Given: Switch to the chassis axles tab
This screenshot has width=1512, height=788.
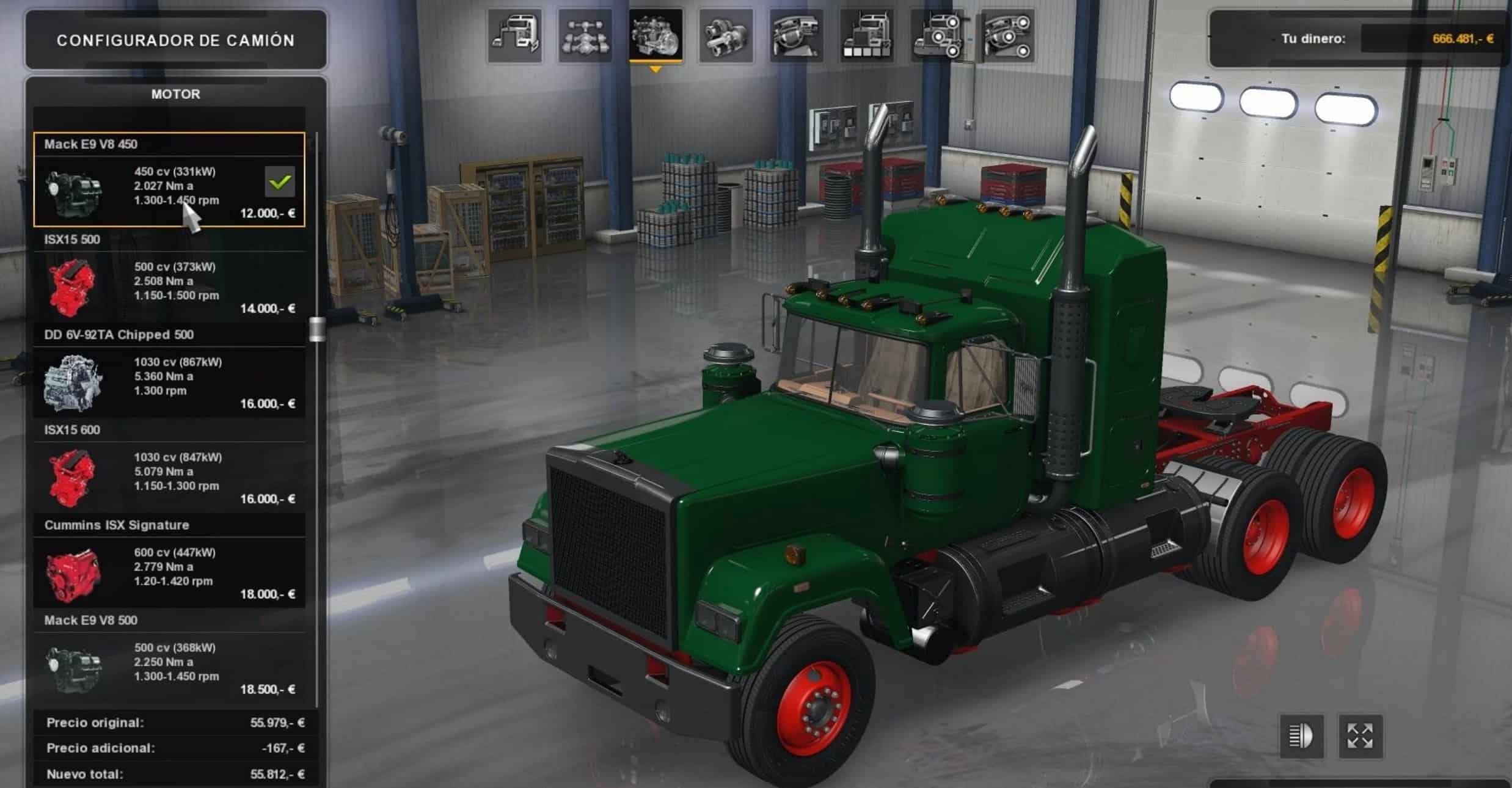Looking at the screenshot, I should [585, 37].
